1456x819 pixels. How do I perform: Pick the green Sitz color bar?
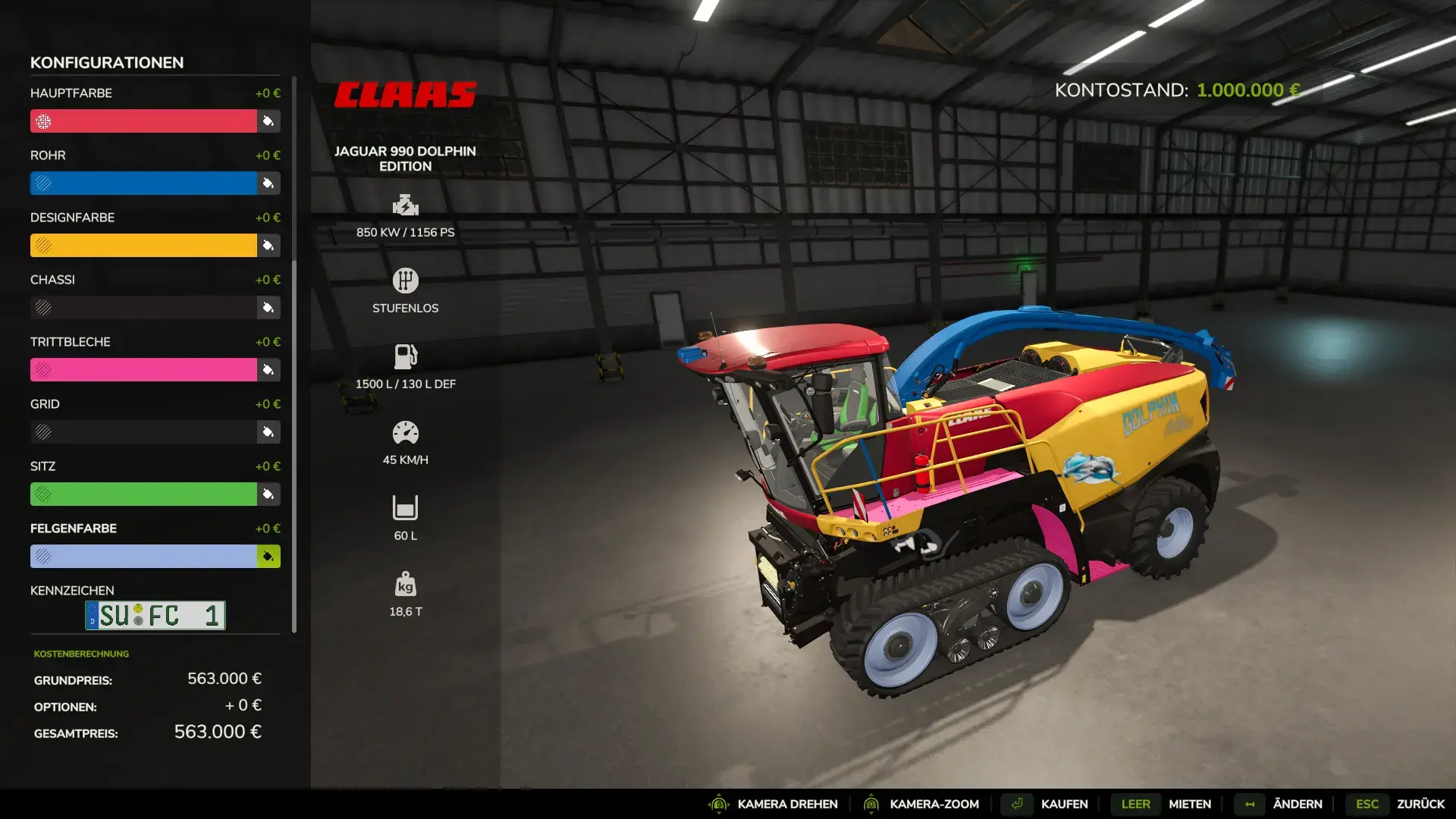click(x=144, y=494)
